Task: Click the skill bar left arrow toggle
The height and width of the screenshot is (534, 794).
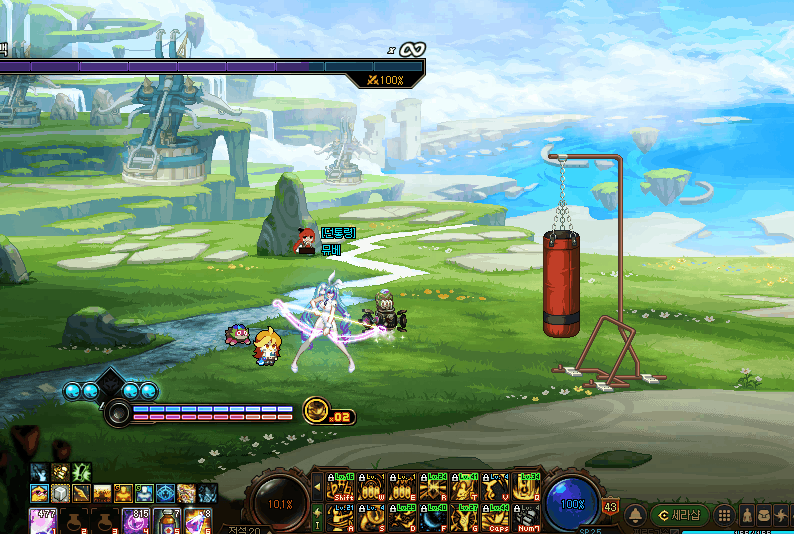Action: [x=318, y=487]
